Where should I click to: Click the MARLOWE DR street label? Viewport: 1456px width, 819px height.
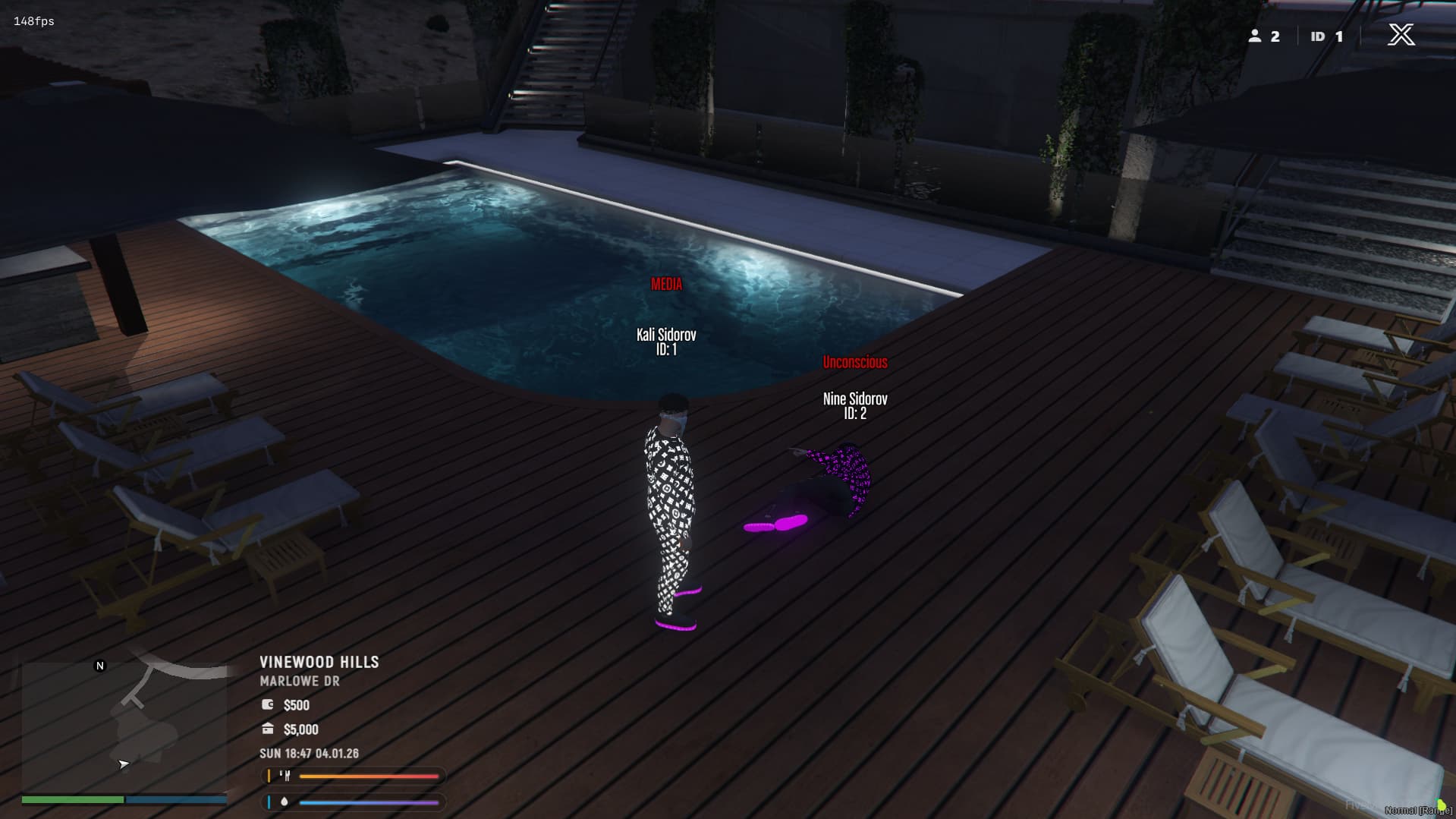(298, 681)
